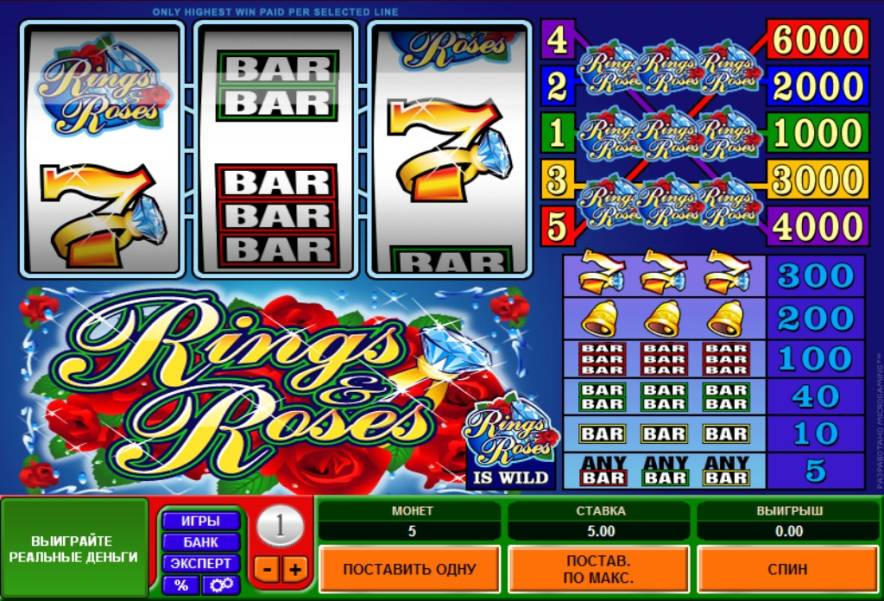
Task: Select payline number 5 indicator
Action: click(x=557, y=224)
